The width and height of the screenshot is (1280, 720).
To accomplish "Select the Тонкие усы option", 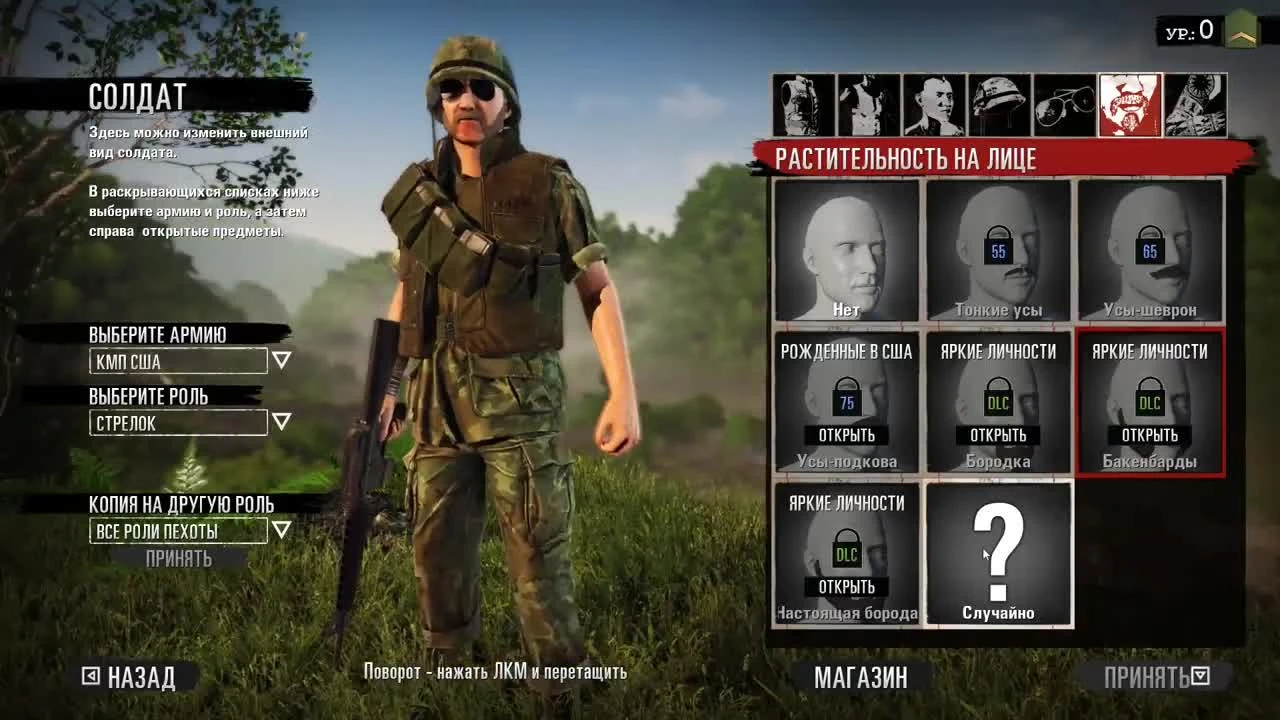I will point(997,248).
